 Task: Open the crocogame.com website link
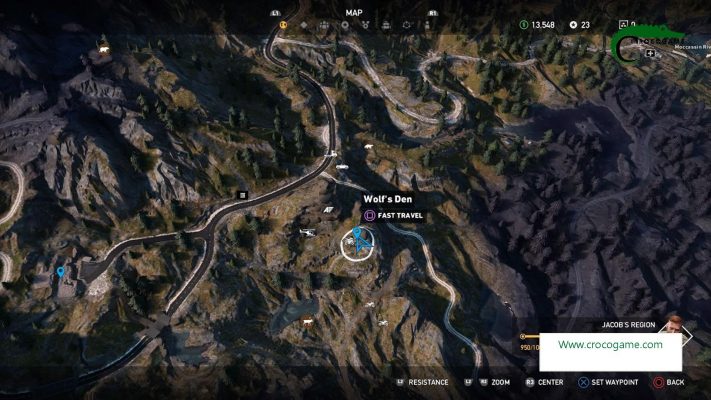click(610, 345)
